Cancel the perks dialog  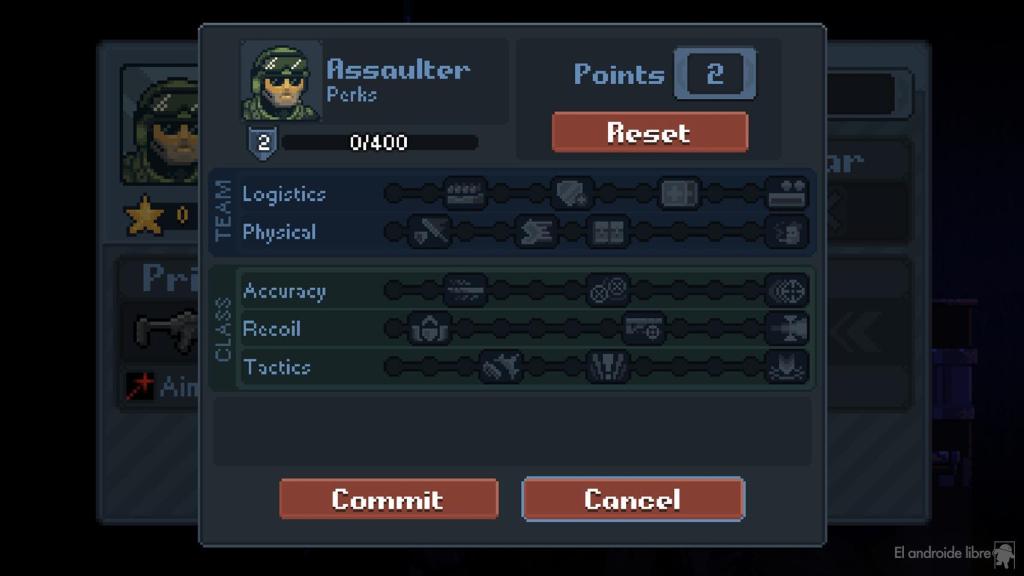(633, 499)
